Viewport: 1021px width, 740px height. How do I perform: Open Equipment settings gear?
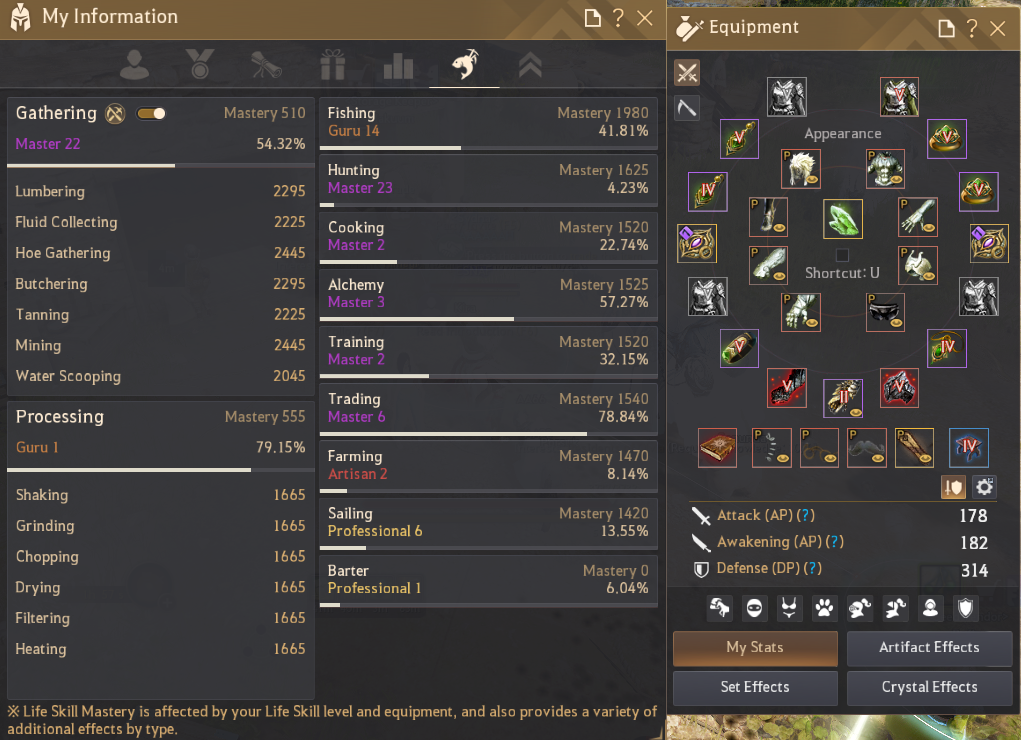pos(984,487)
